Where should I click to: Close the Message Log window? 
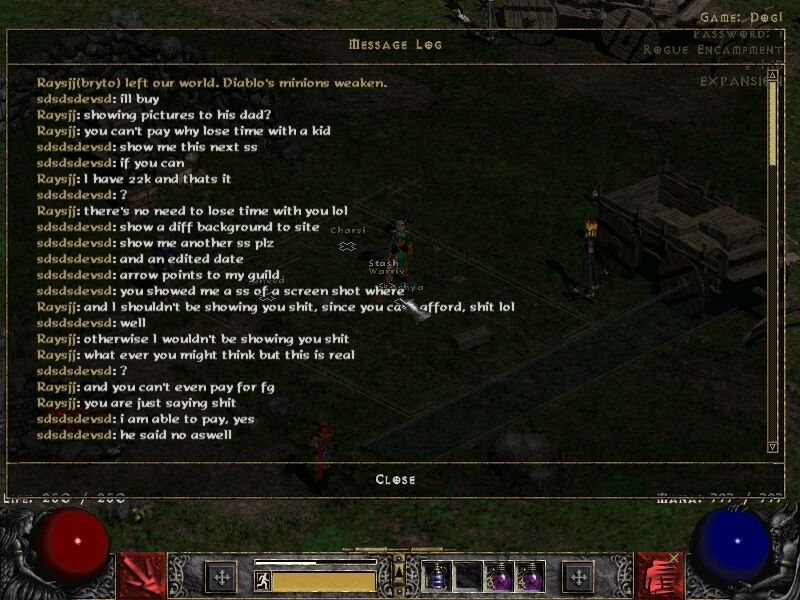point(395,479)
